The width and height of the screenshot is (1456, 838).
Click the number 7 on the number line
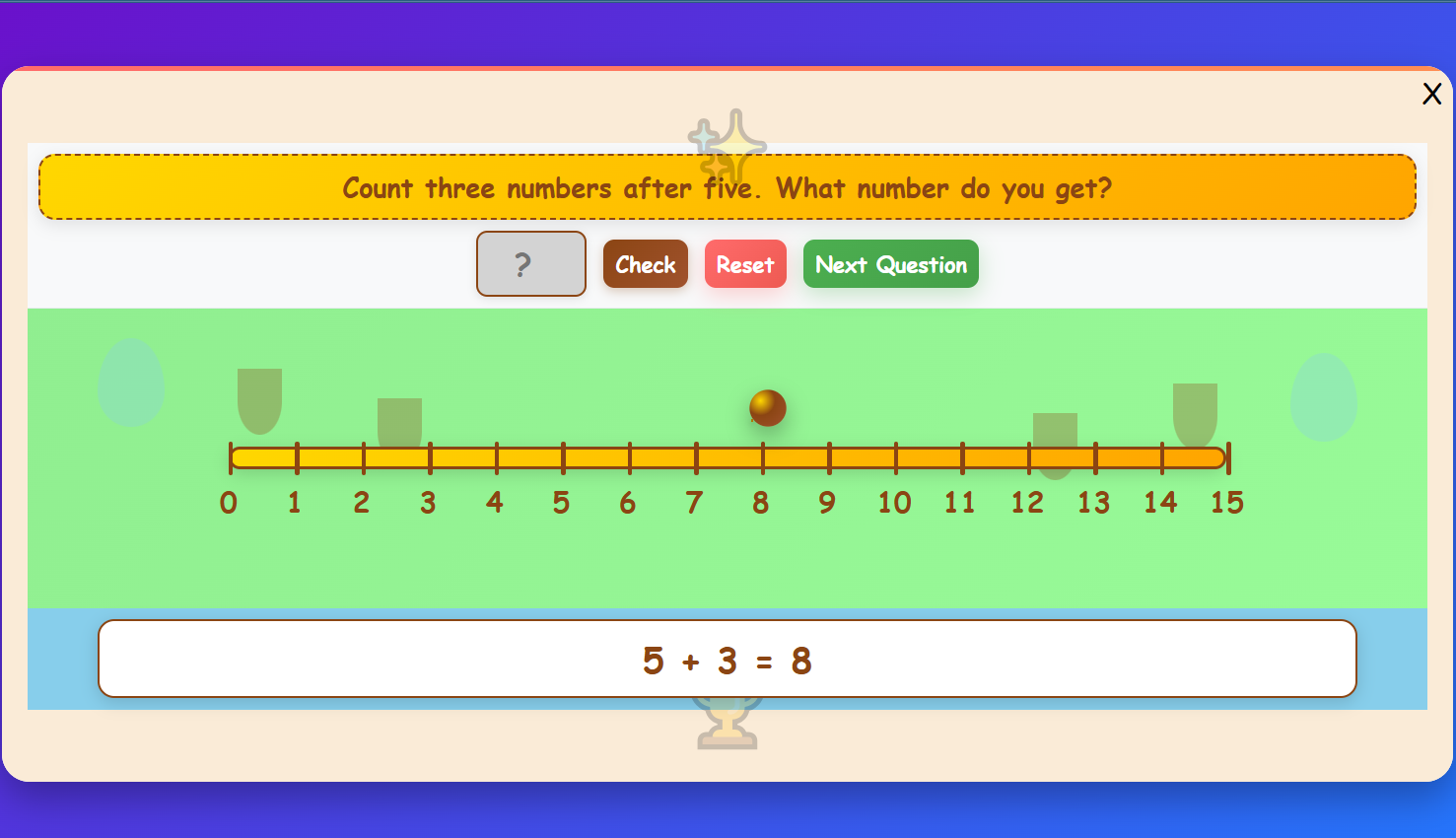click(x=693, y=503)
